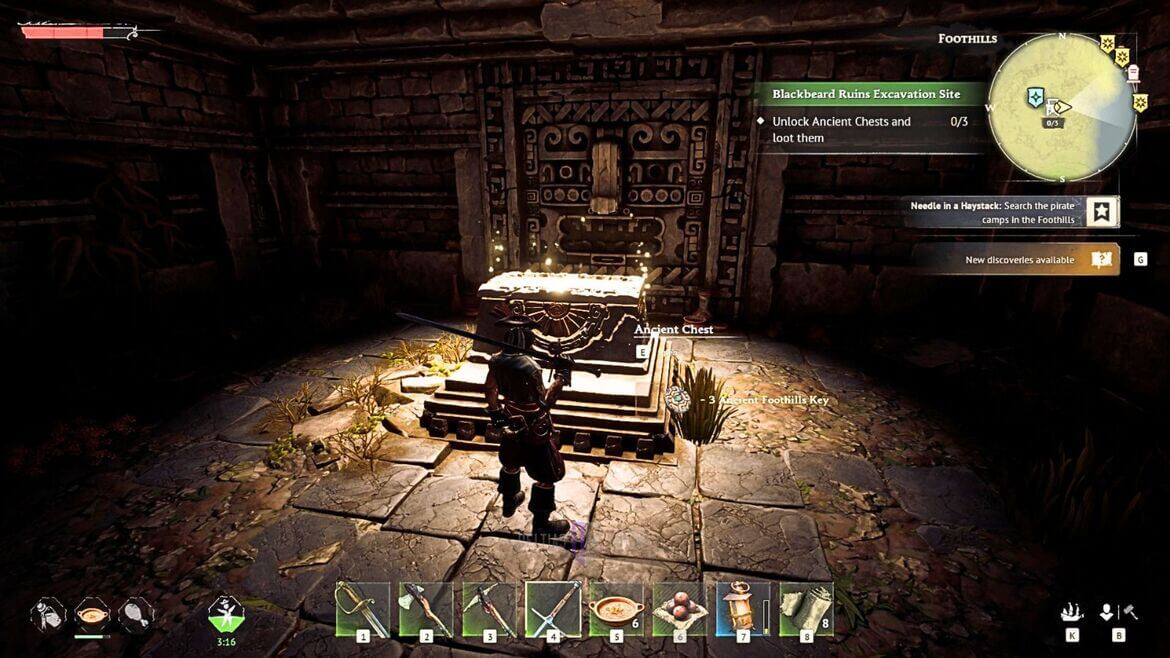Open the ship menu icon
Screen dimensions: 1170x658
coord(1072,612)
